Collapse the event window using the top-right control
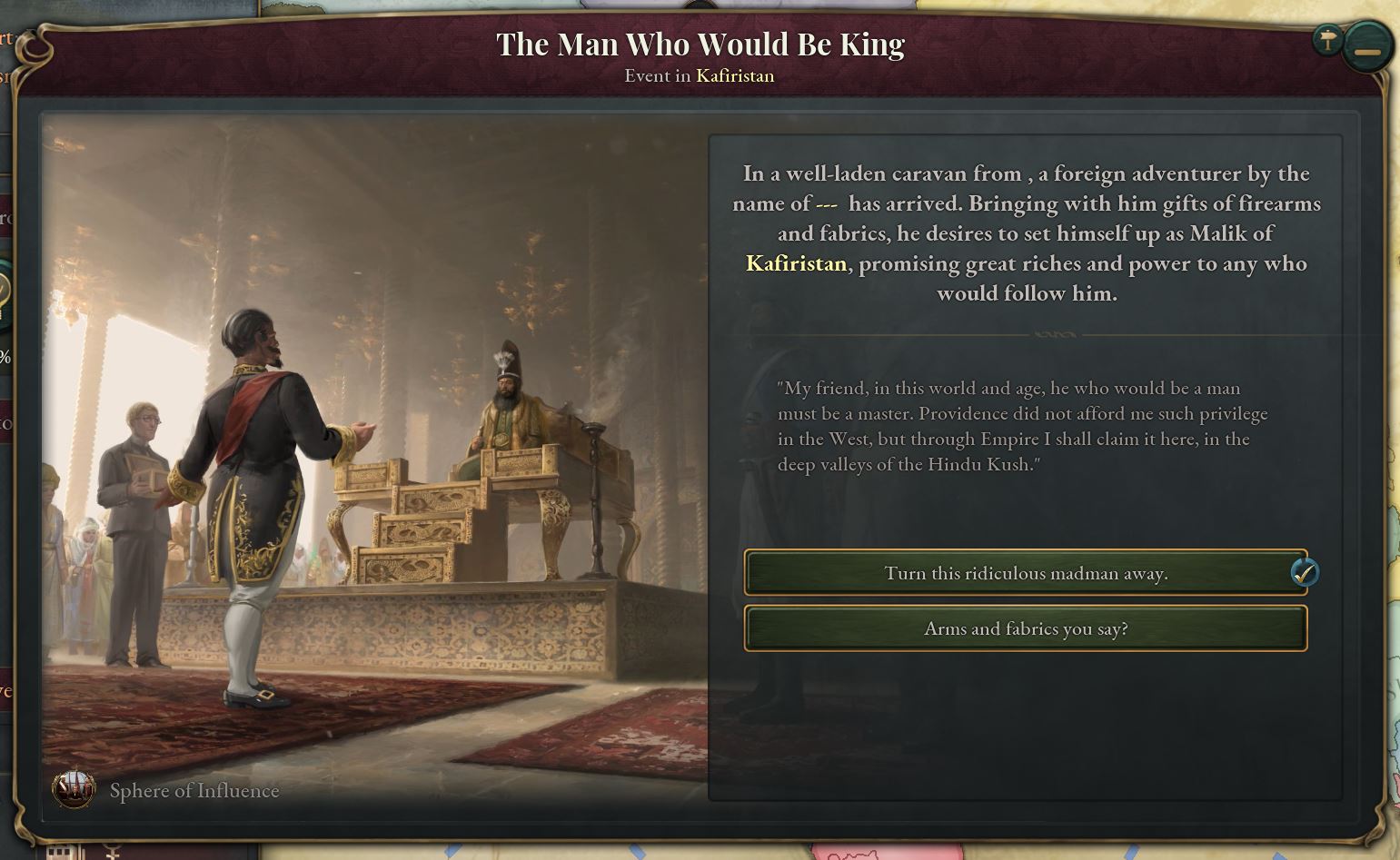 1367,52
